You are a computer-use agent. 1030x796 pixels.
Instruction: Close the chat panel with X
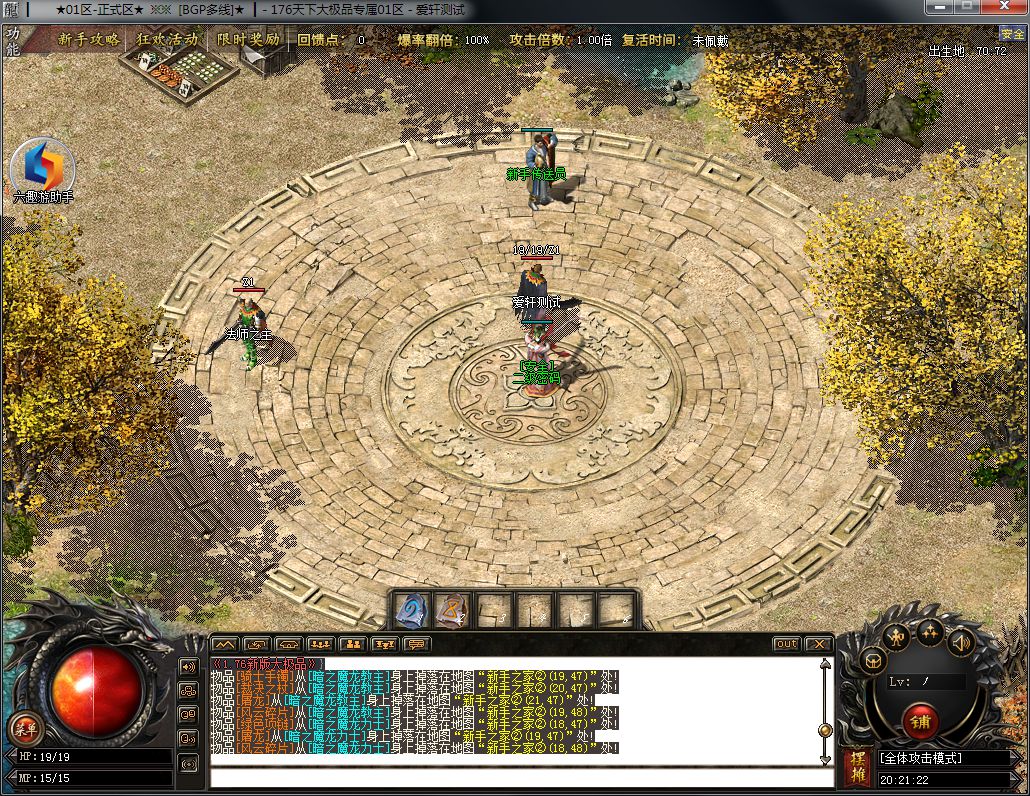(818, 644)
